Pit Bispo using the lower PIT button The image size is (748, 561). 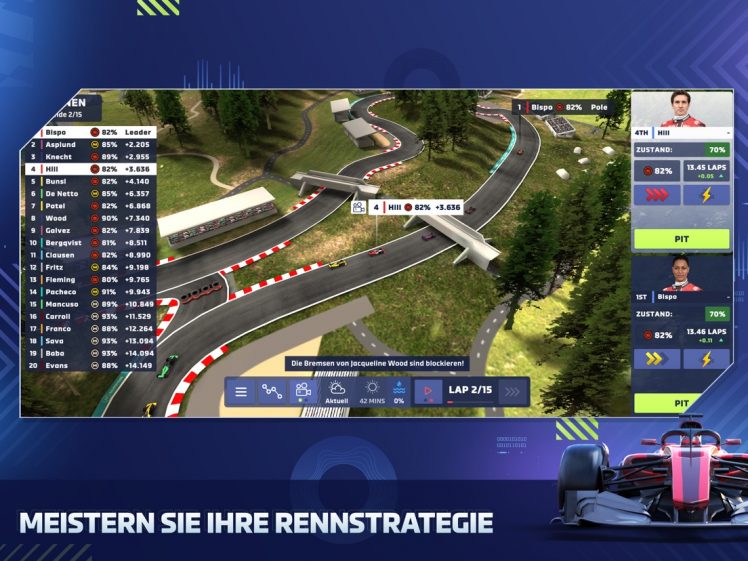pos(681,403)
